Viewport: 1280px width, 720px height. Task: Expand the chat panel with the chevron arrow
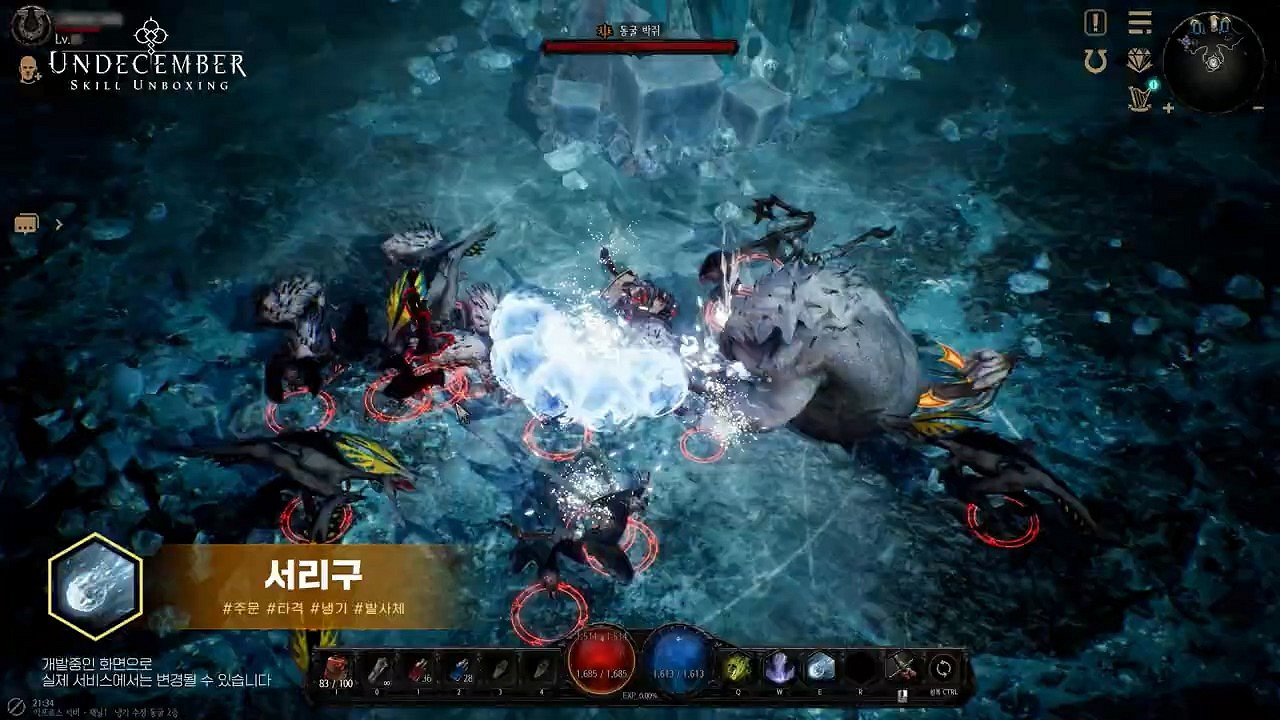click(58, 224)
